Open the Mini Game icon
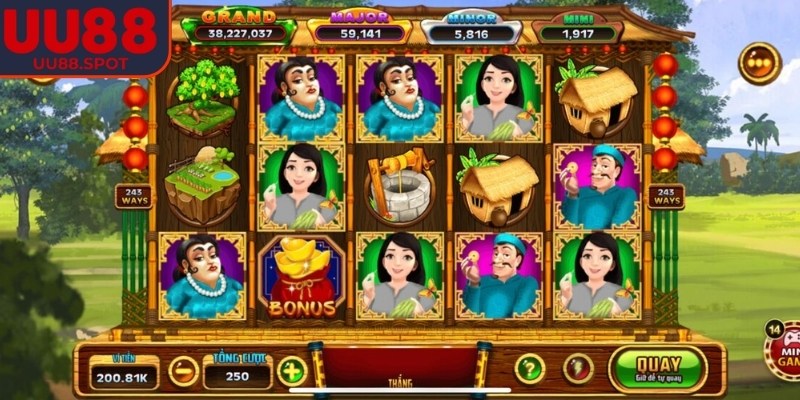800x400 pixels. pos(782,352)
